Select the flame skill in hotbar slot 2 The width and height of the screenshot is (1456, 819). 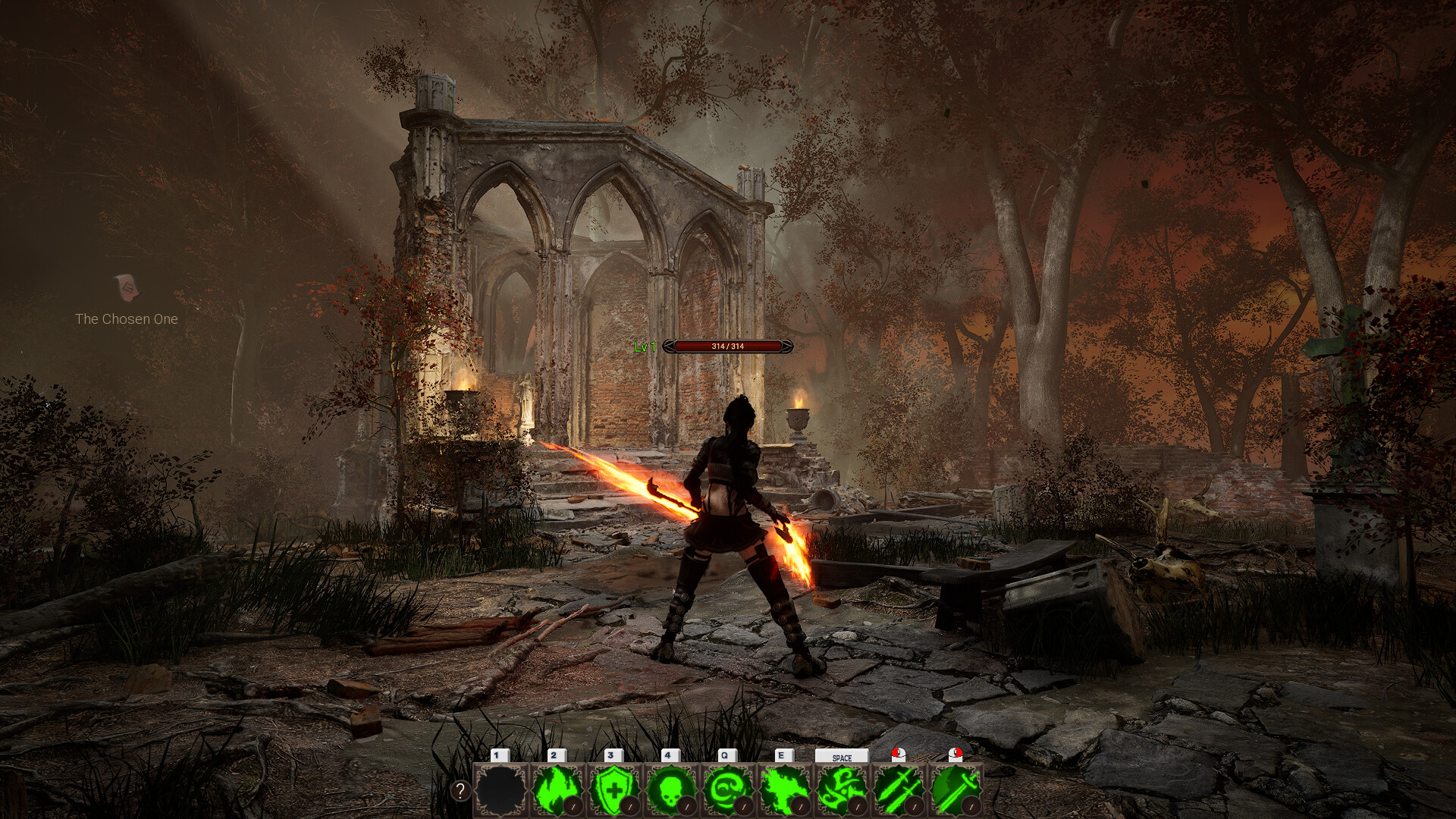click(x=554, y=790)
